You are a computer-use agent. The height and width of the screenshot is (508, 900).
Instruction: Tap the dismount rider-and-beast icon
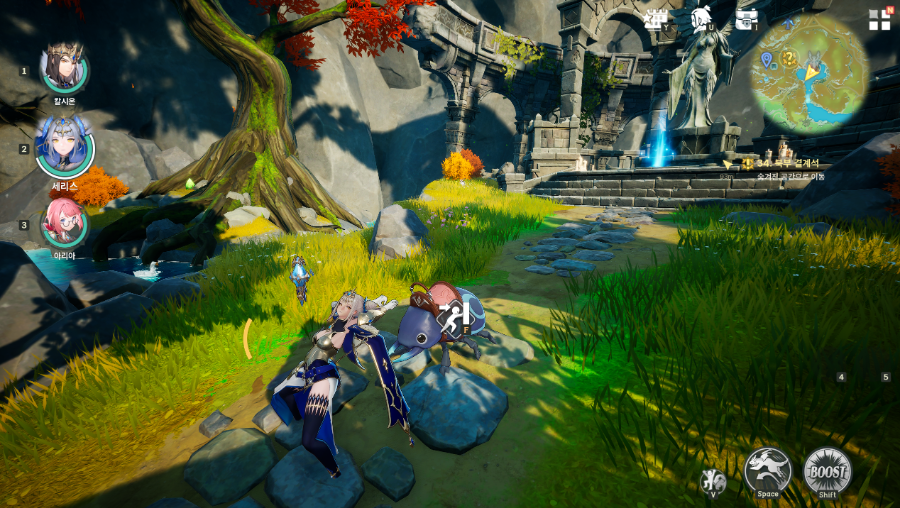712,481
